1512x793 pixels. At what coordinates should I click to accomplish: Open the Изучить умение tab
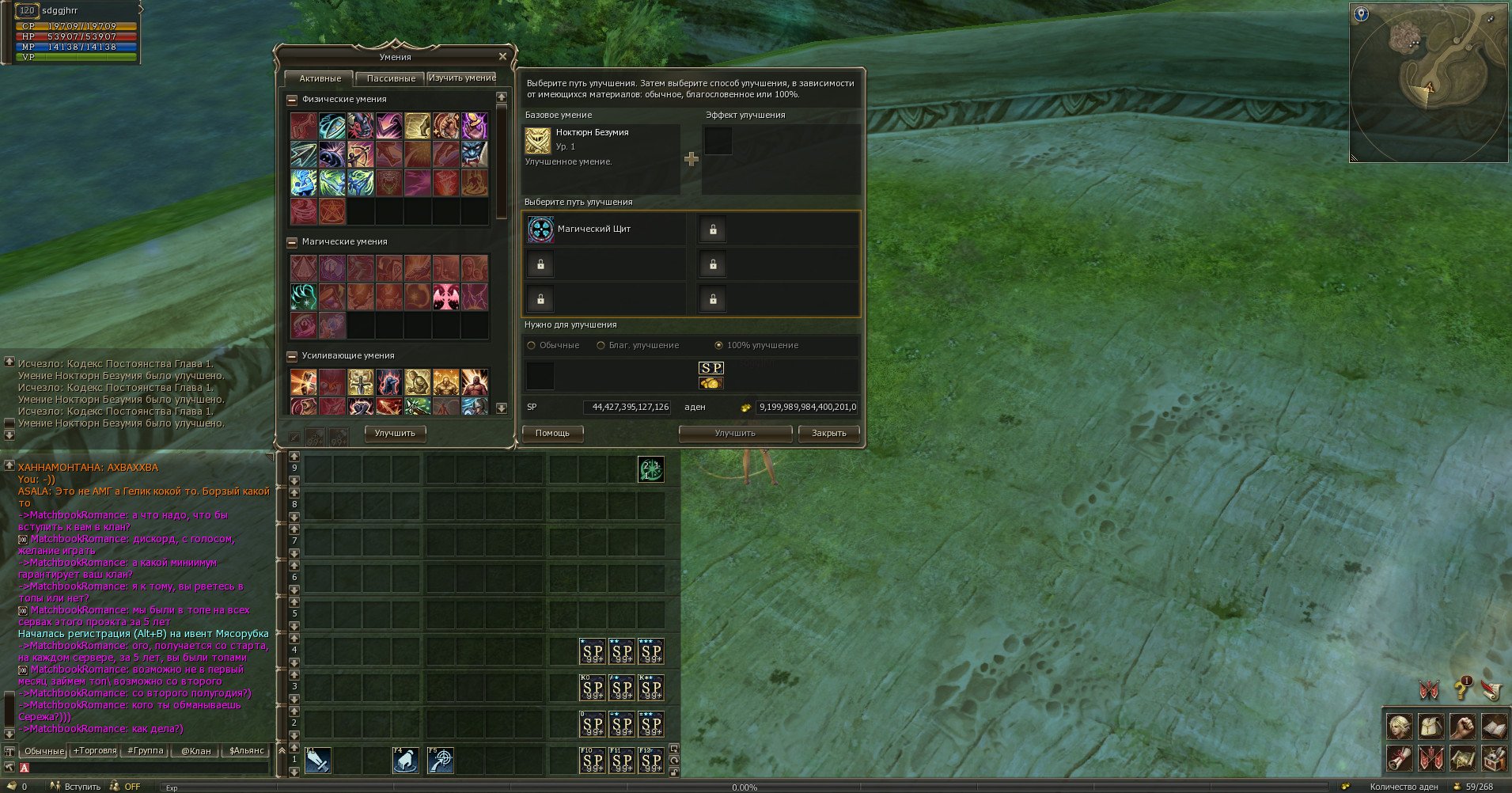pos(462,78)
